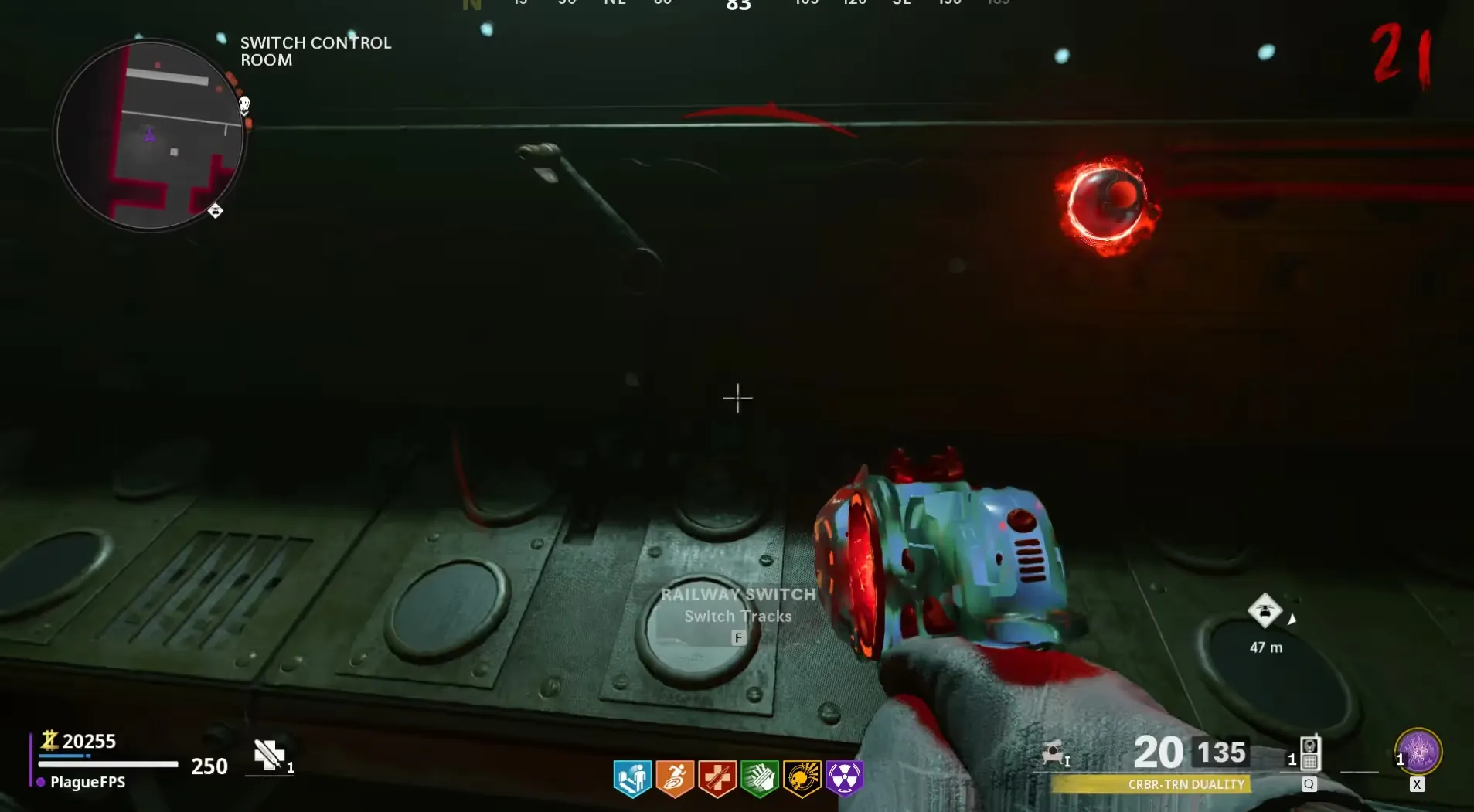Viewport: 1474px width, 812px height.
Task: Click the CRBR-TRN DUALITY weapon label
Action: (x=1186, y=784)
